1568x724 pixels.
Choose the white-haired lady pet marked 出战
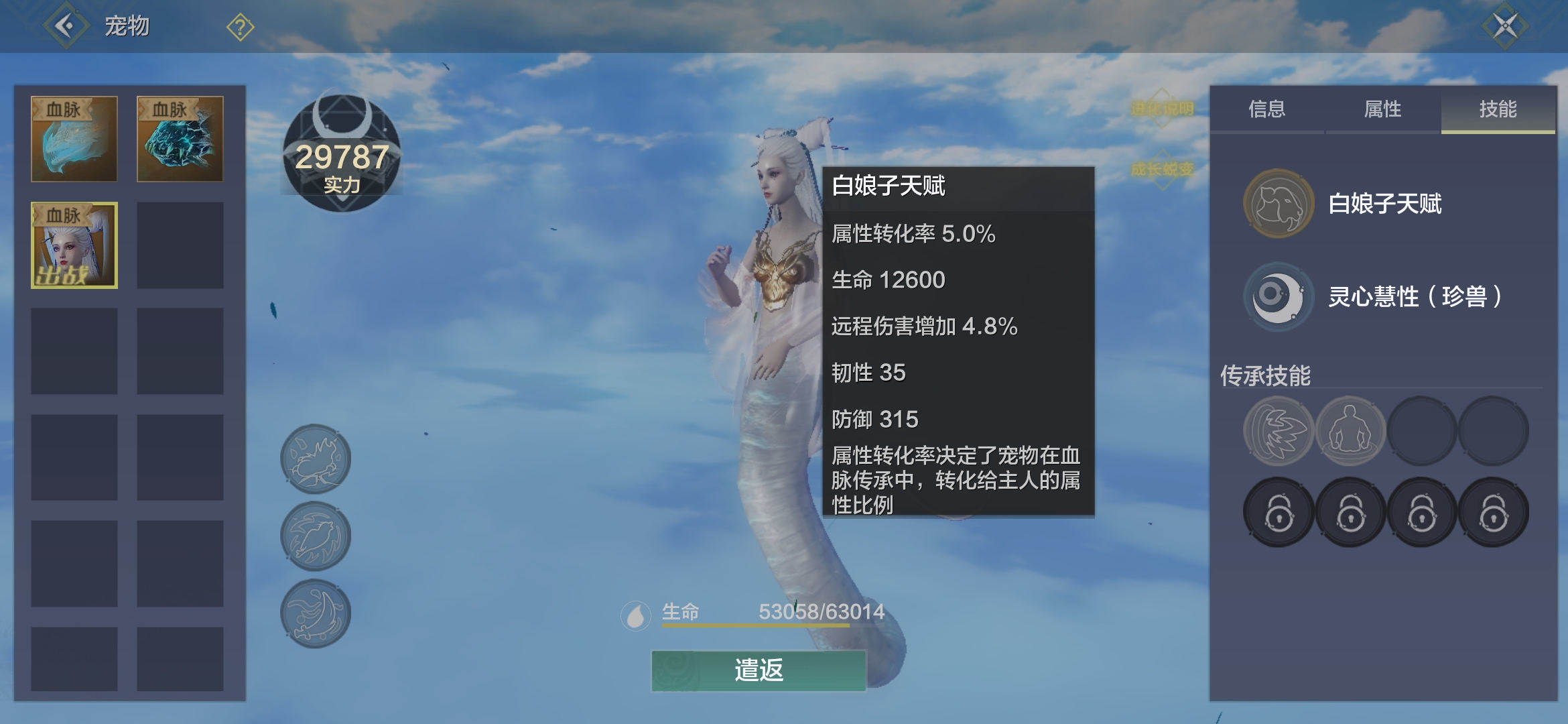pyautogui.click(x=74, y=245)
